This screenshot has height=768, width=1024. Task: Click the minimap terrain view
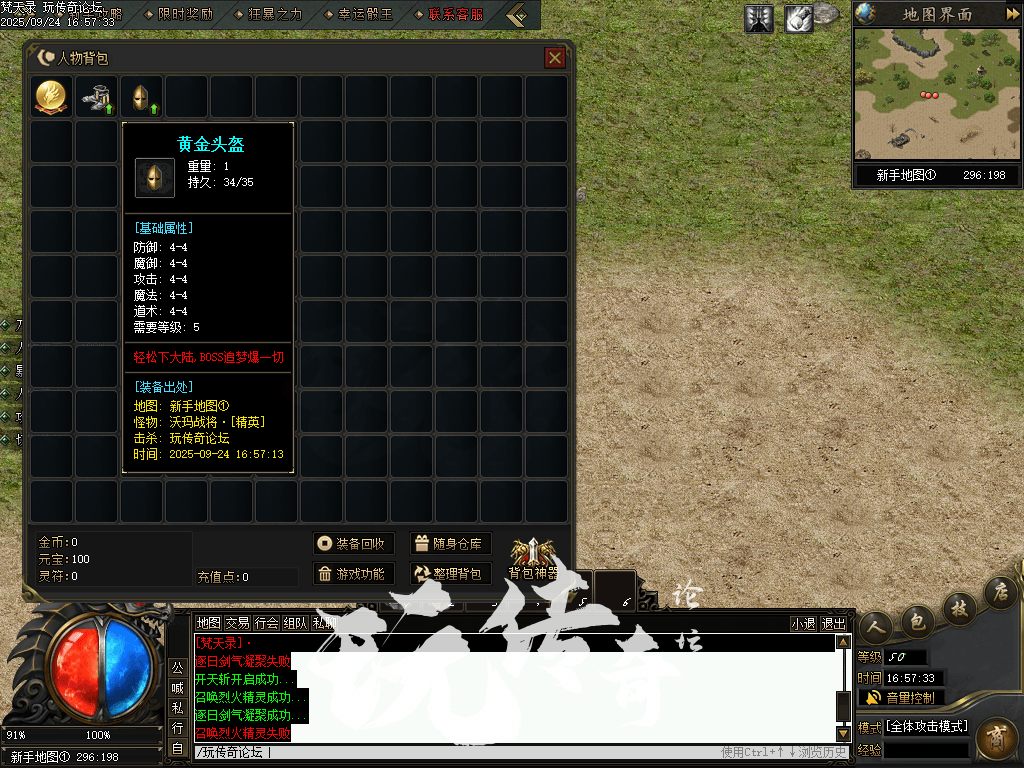pos(936,94)
